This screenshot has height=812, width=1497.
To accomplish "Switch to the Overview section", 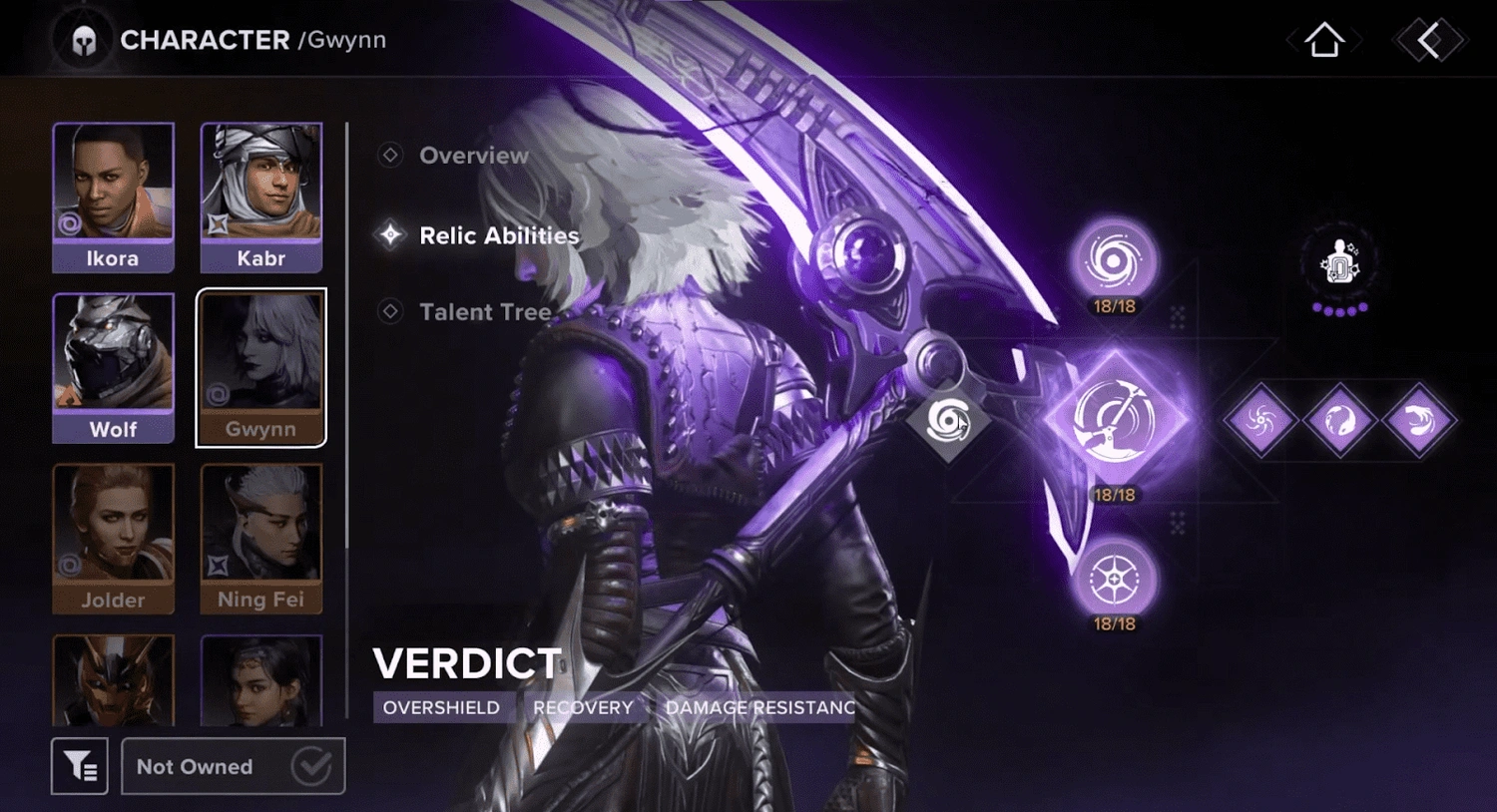I will pos(473,156).
